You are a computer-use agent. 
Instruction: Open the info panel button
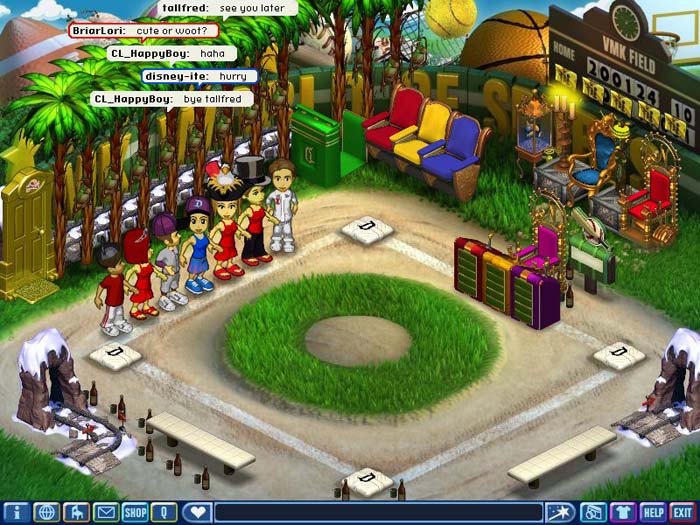click(15, 513)
